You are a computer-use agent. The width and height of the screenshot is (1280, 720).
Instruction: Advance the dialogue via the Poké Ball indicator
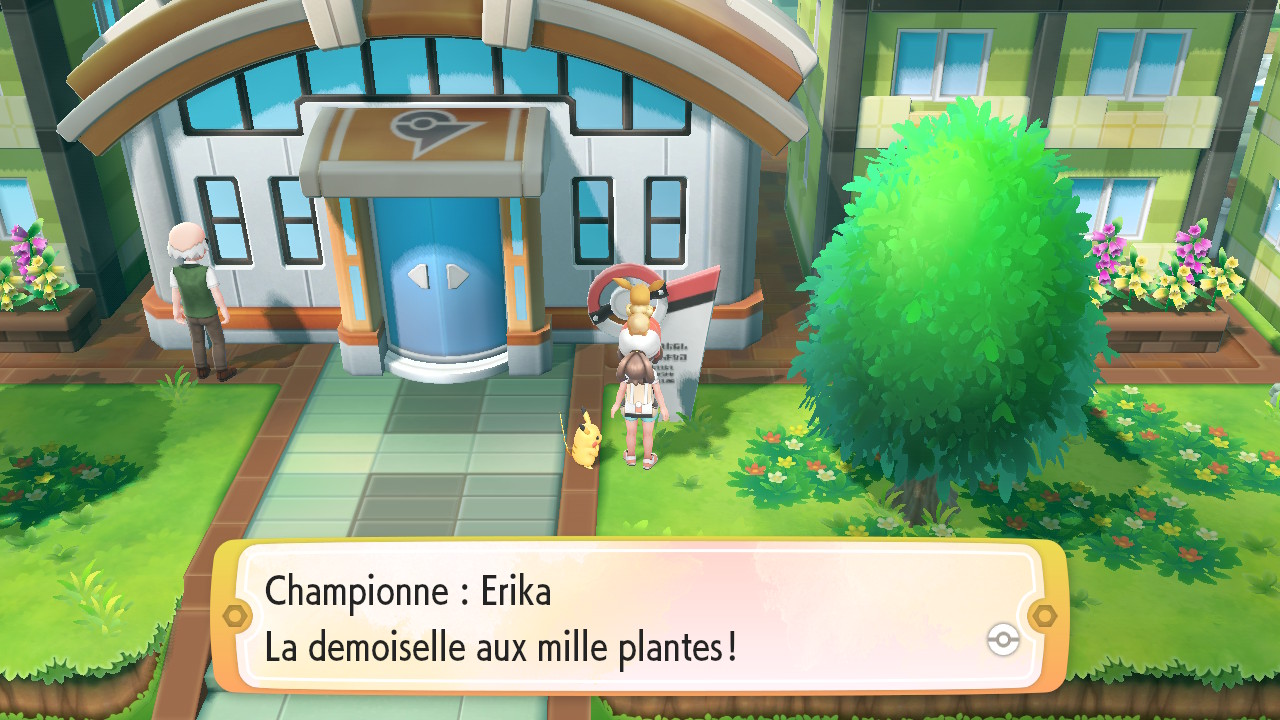pyautogui.click(x=1002, y=640)
